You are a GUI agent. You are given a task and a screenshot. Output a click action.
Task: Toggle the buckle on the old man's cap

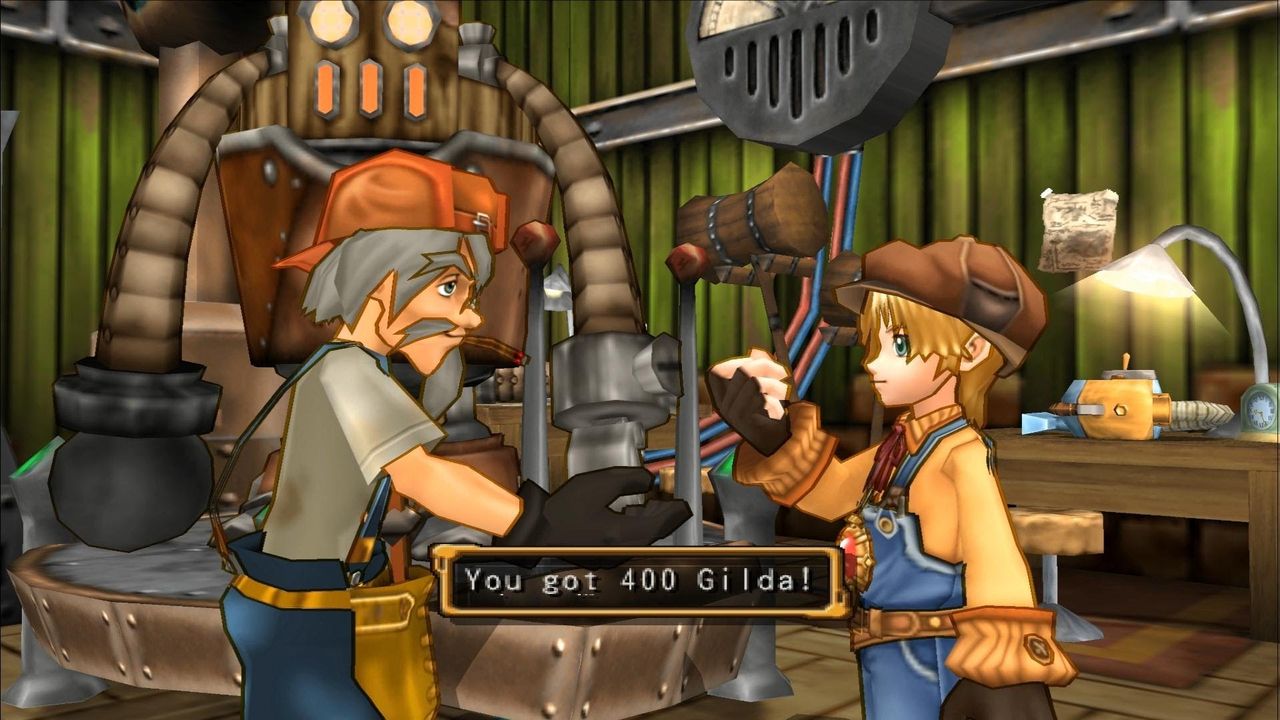click(480, 222)
